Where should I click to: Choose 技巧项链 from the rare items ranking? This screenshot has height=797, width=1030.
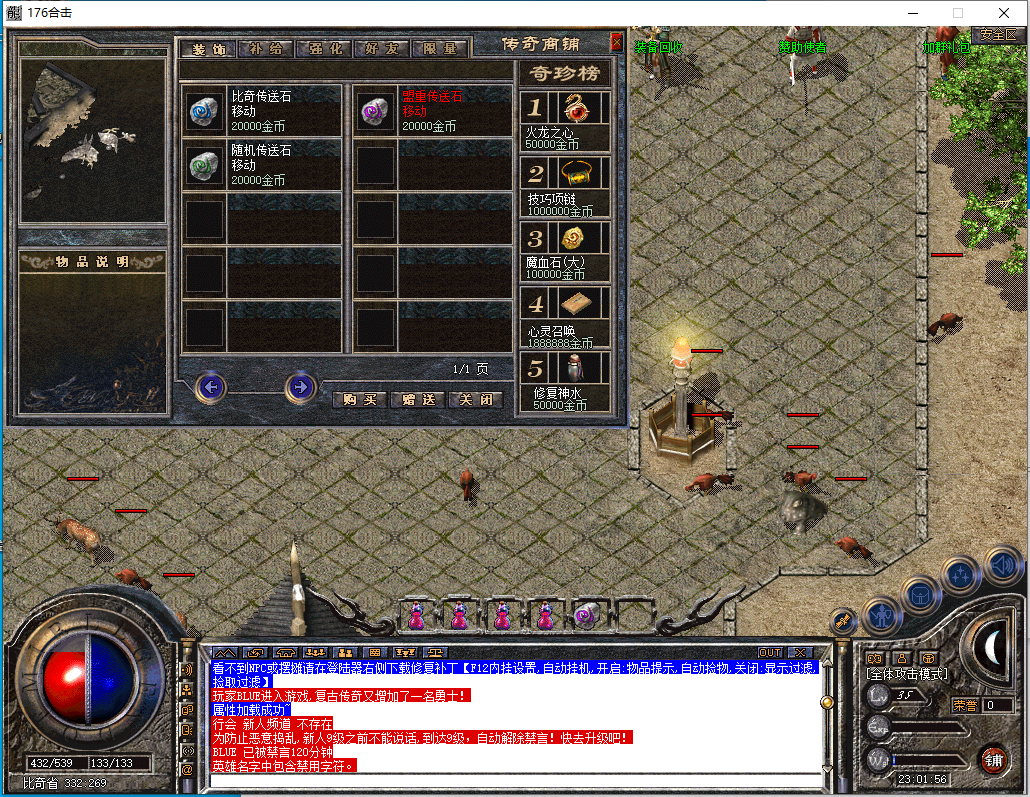pyautogui.click(x=566, y=186)
